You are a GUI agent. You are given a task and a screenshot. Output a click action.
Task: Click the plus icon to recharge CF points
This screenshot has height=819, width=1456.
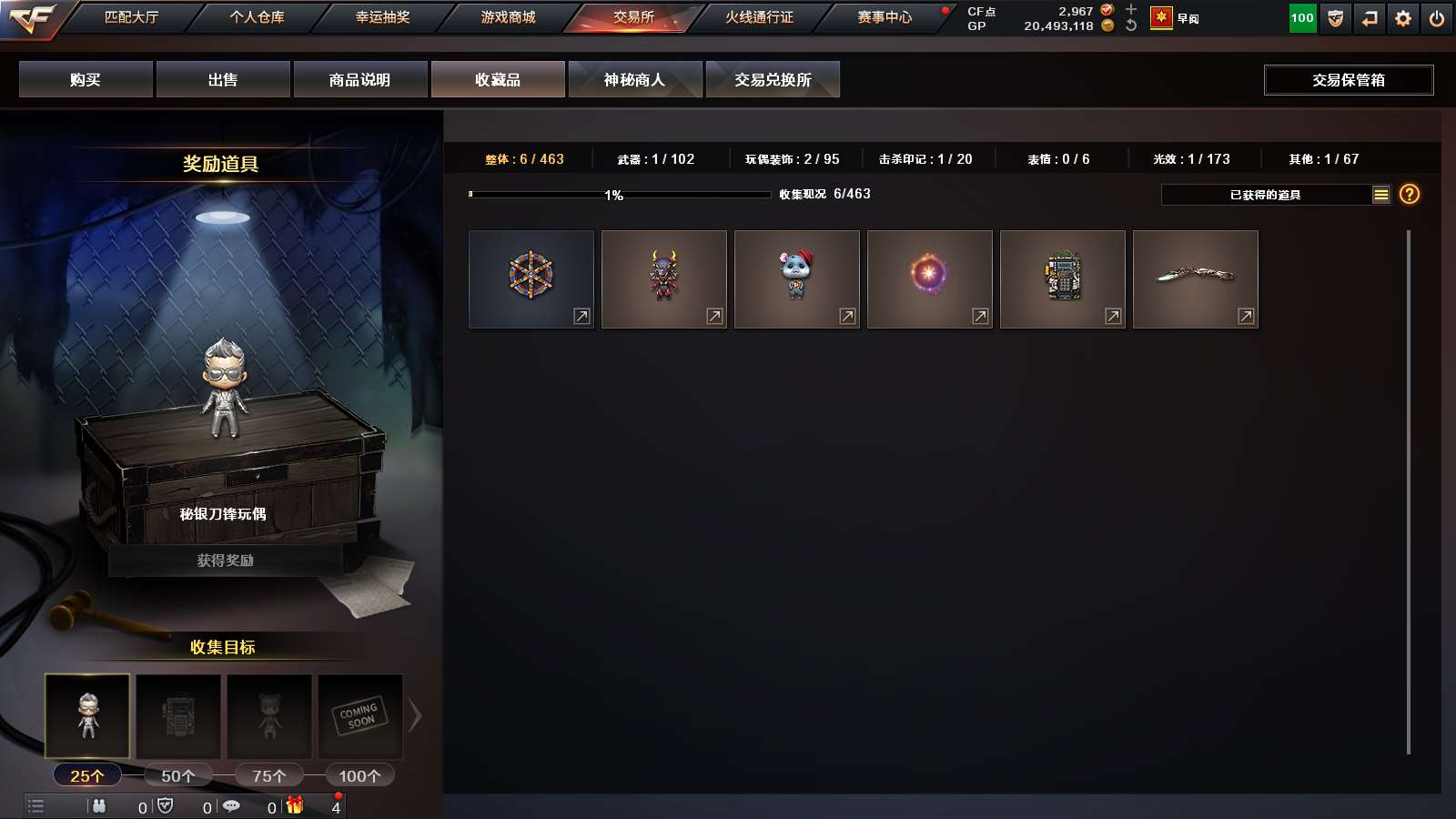tap(1128, 9)
